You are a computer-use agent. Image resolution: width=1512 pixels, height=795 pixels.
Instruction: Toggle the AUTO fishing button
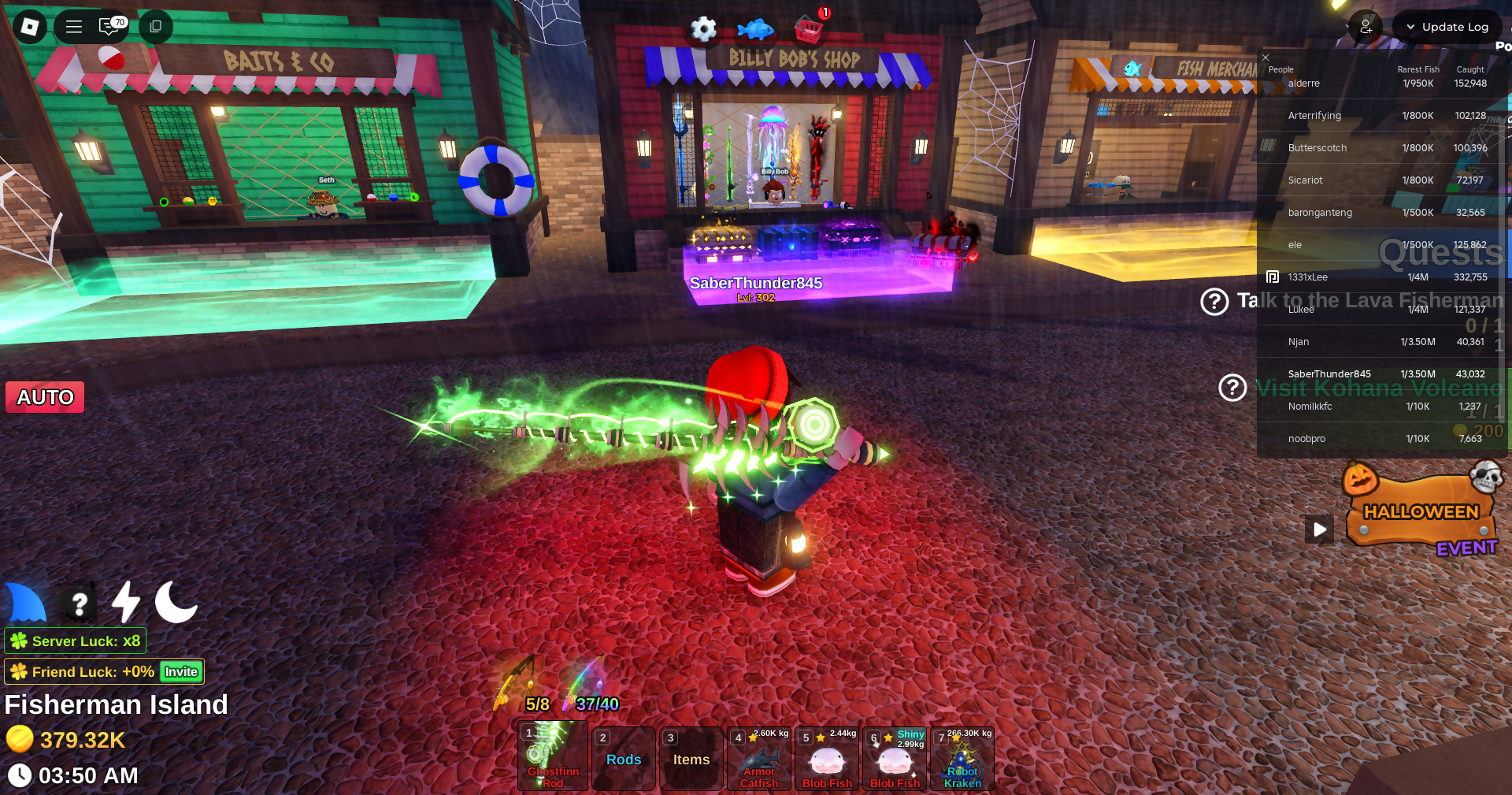pyautogui.click(x=46, y=397)
